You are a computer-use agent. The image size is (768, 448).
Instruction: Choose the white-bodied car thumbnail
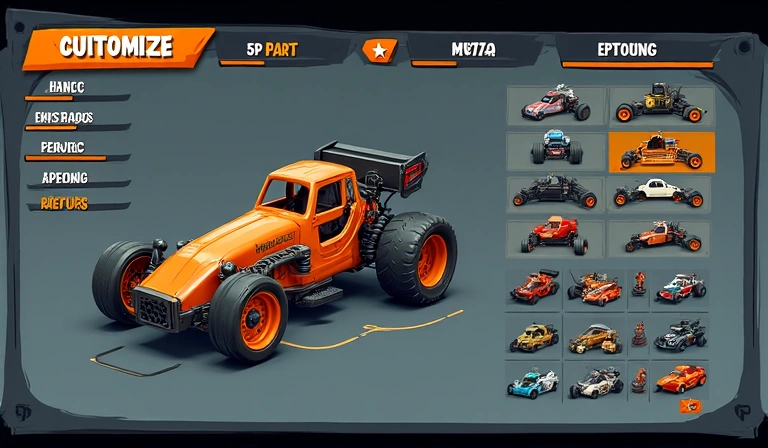[x=660, y=192]
